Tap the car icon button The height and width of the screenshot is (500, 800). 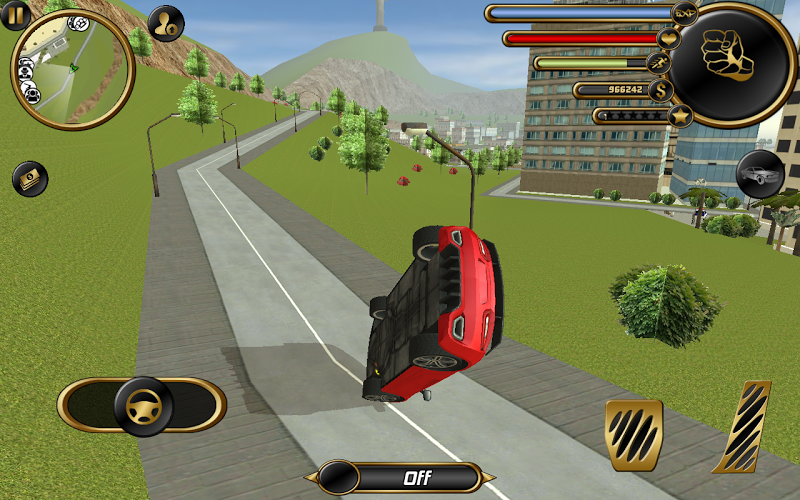tap(759, 174)
